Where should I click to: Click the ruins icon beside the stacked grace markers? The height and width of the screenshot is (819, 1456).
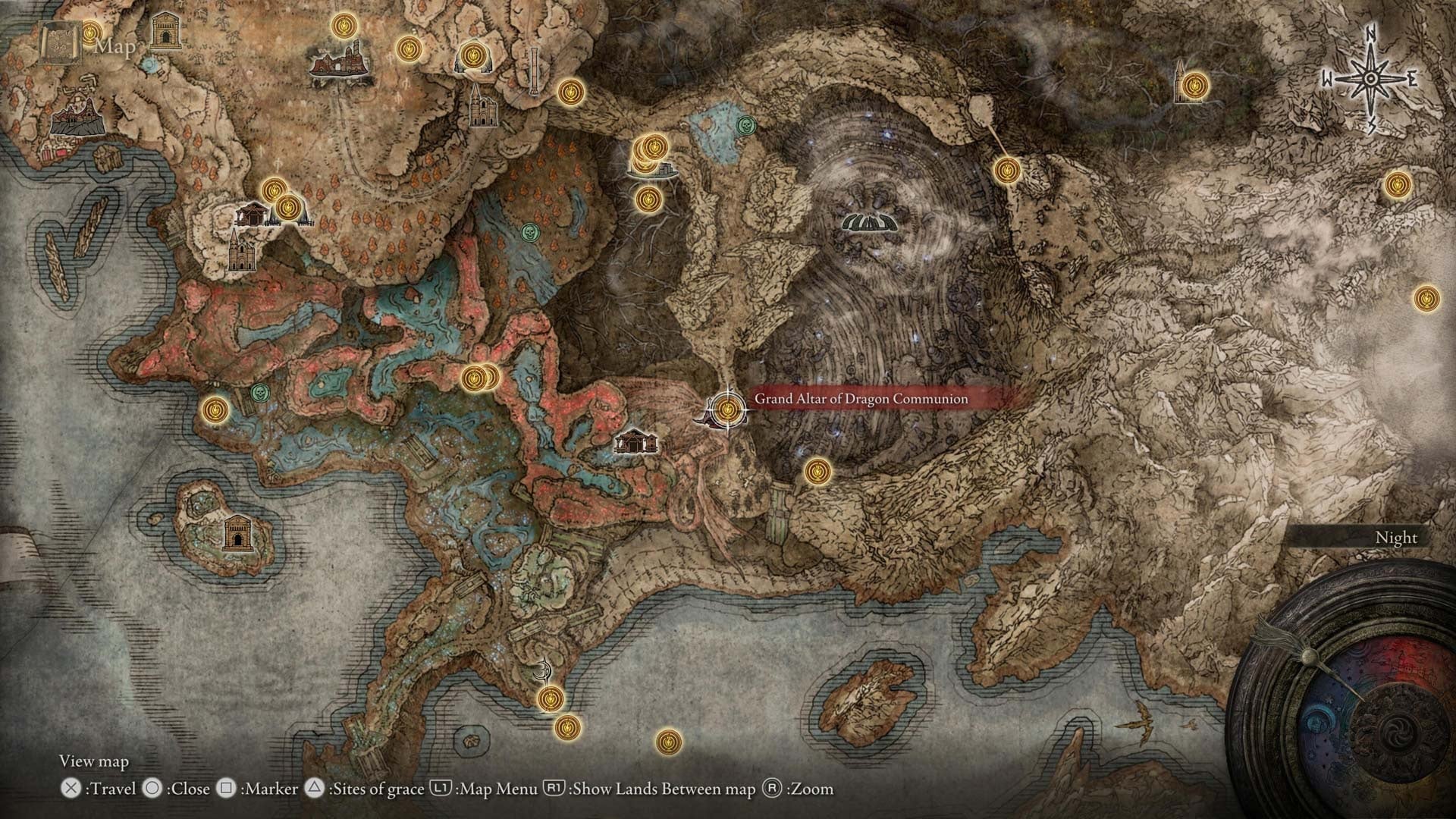pos(666,171)
